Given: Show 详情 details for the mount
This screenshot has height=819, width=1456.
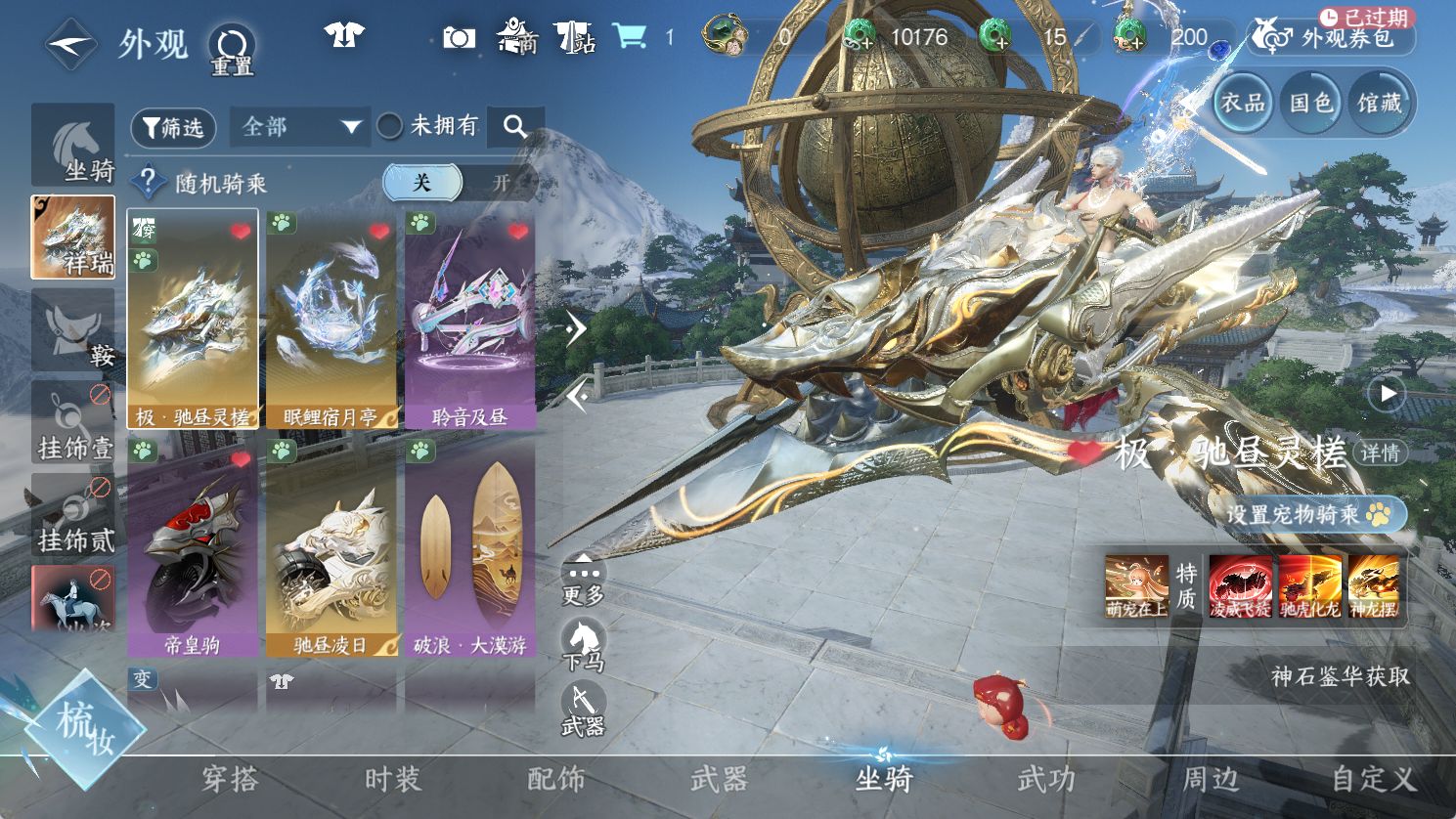Looking at the screenshot, I should tap(1380, 453).
